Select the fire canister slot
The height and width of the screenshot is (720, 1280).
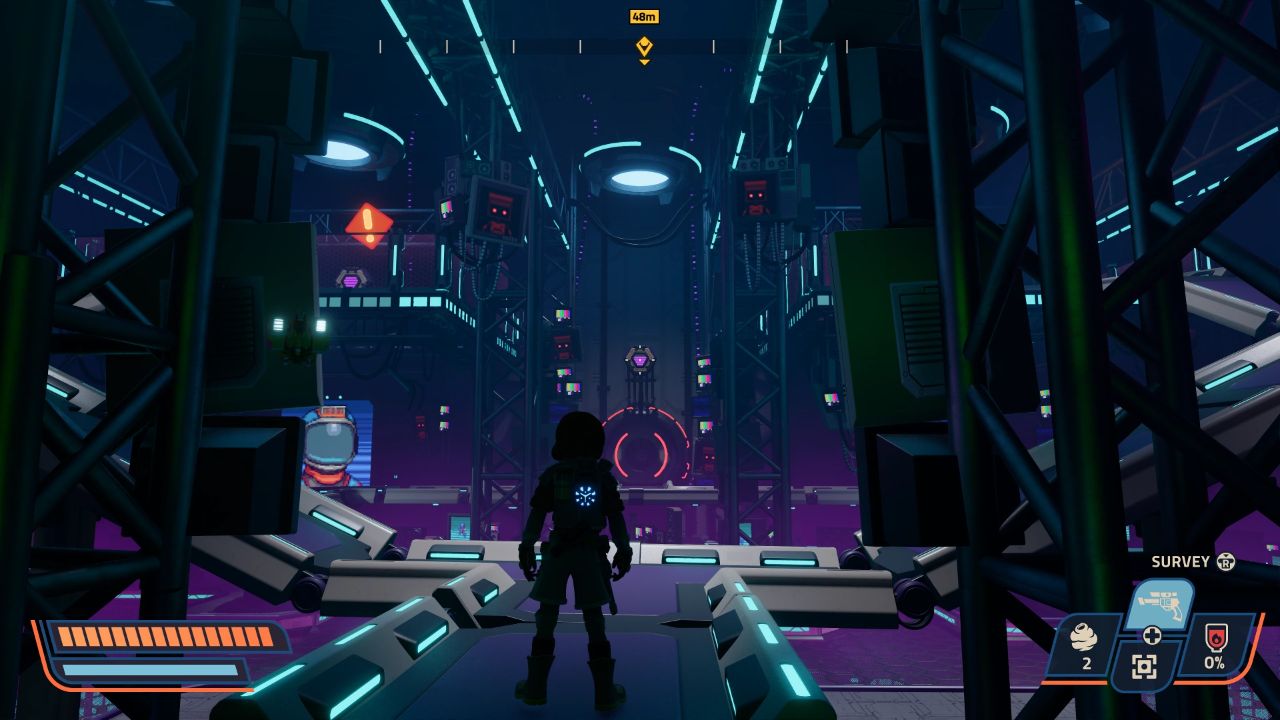tap(1214, 645)
